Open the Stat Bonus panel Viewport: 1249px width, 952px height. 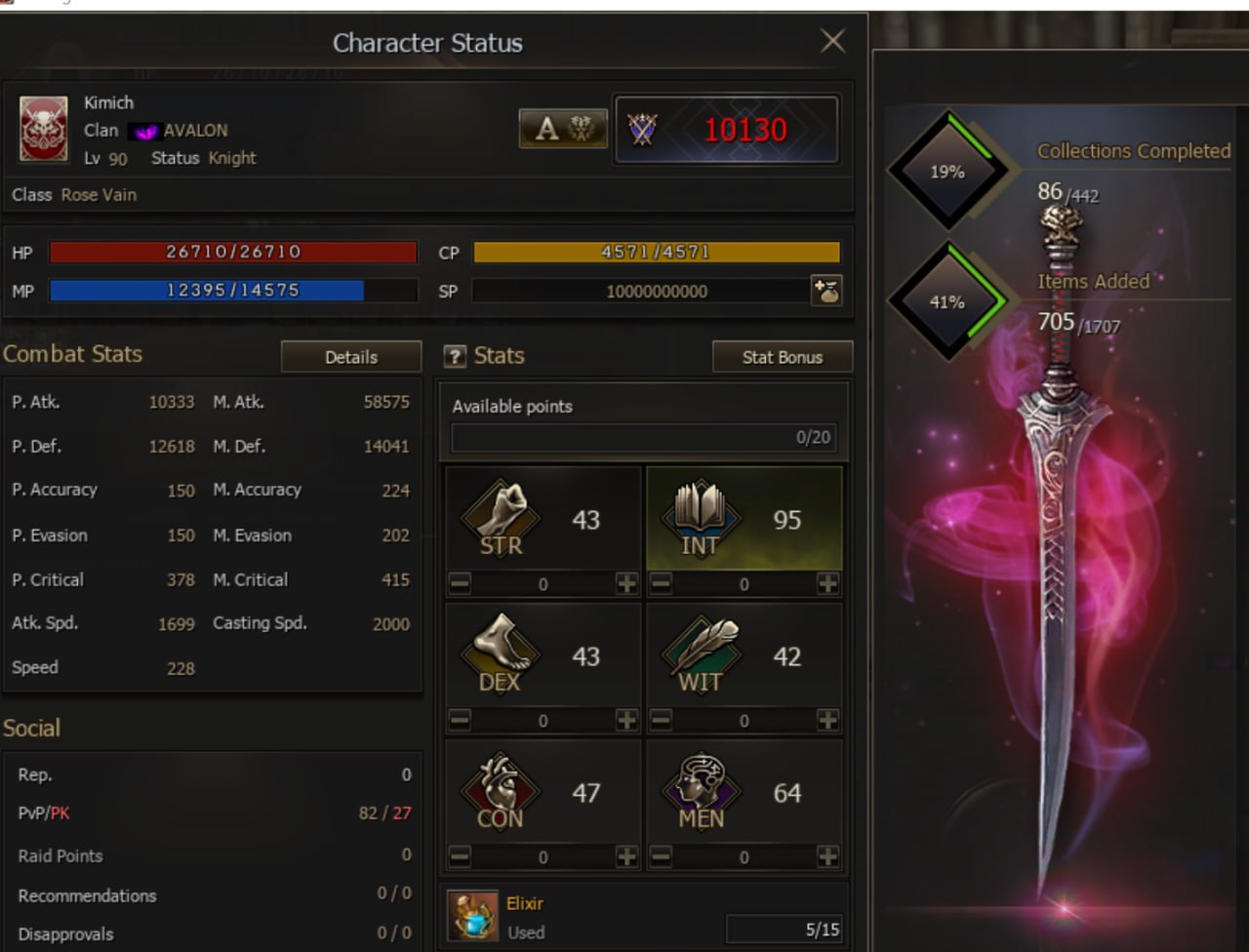point(782,357)
